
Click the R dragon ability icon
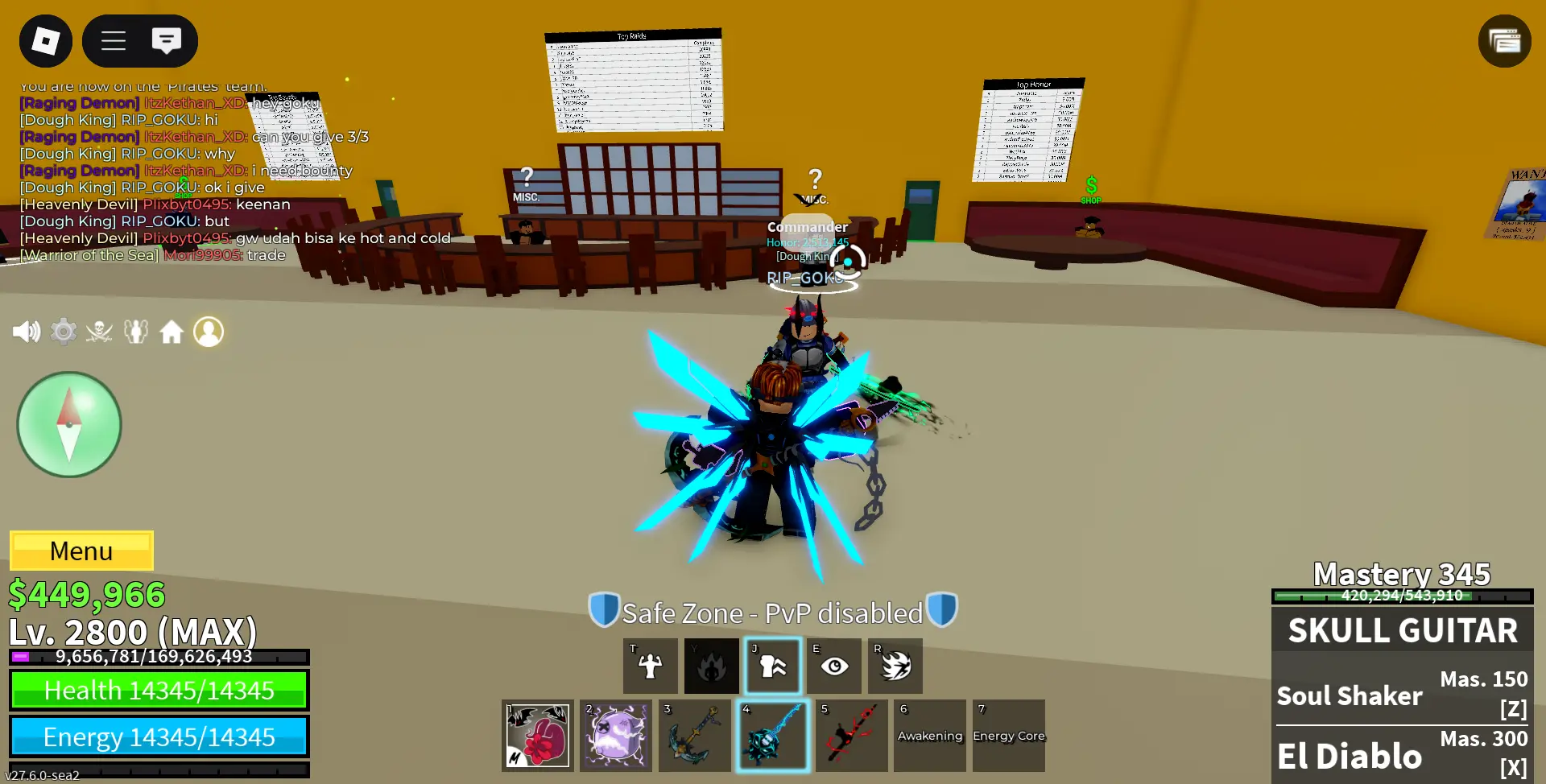895,666
